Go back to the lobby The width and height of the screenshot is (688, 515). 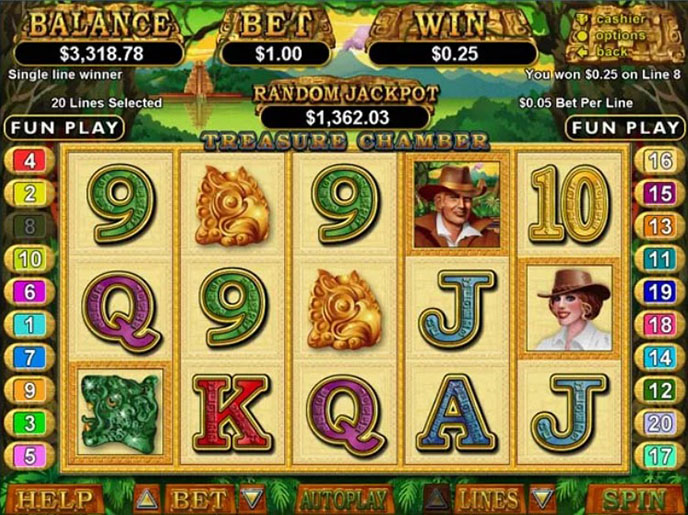[614, 50]
